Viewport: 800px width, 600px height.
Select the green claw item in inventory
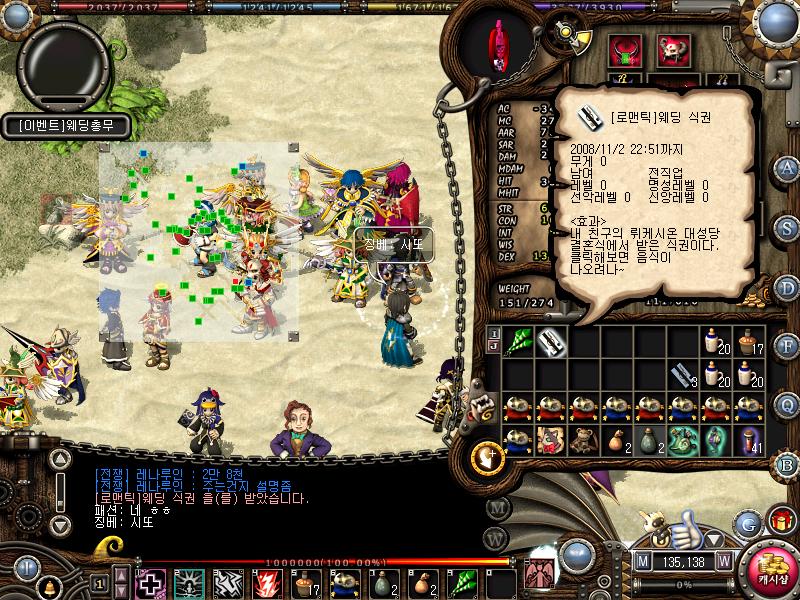pyautogui.click(x=518, y=342)
